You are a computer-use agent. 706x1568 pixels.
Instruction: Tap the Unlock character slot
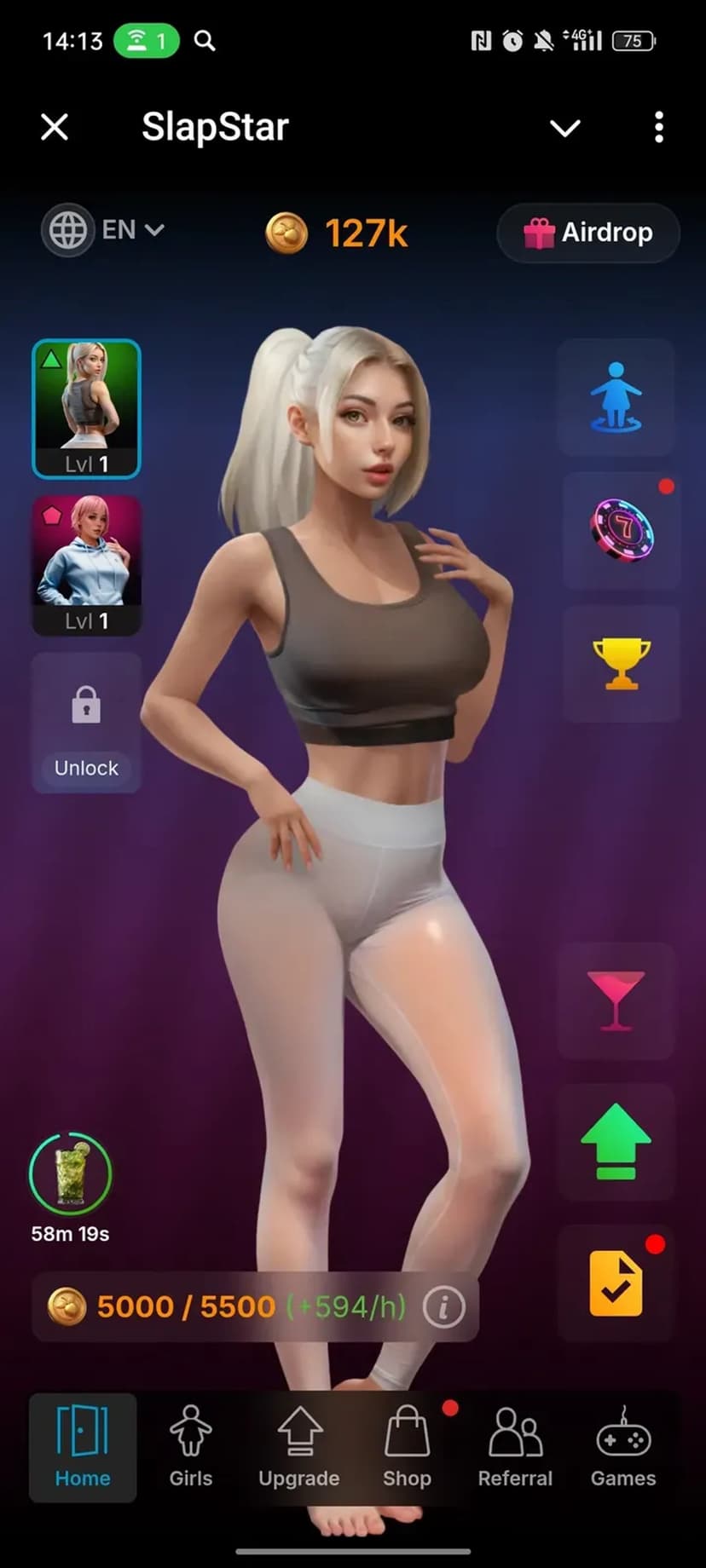[86, 723]
